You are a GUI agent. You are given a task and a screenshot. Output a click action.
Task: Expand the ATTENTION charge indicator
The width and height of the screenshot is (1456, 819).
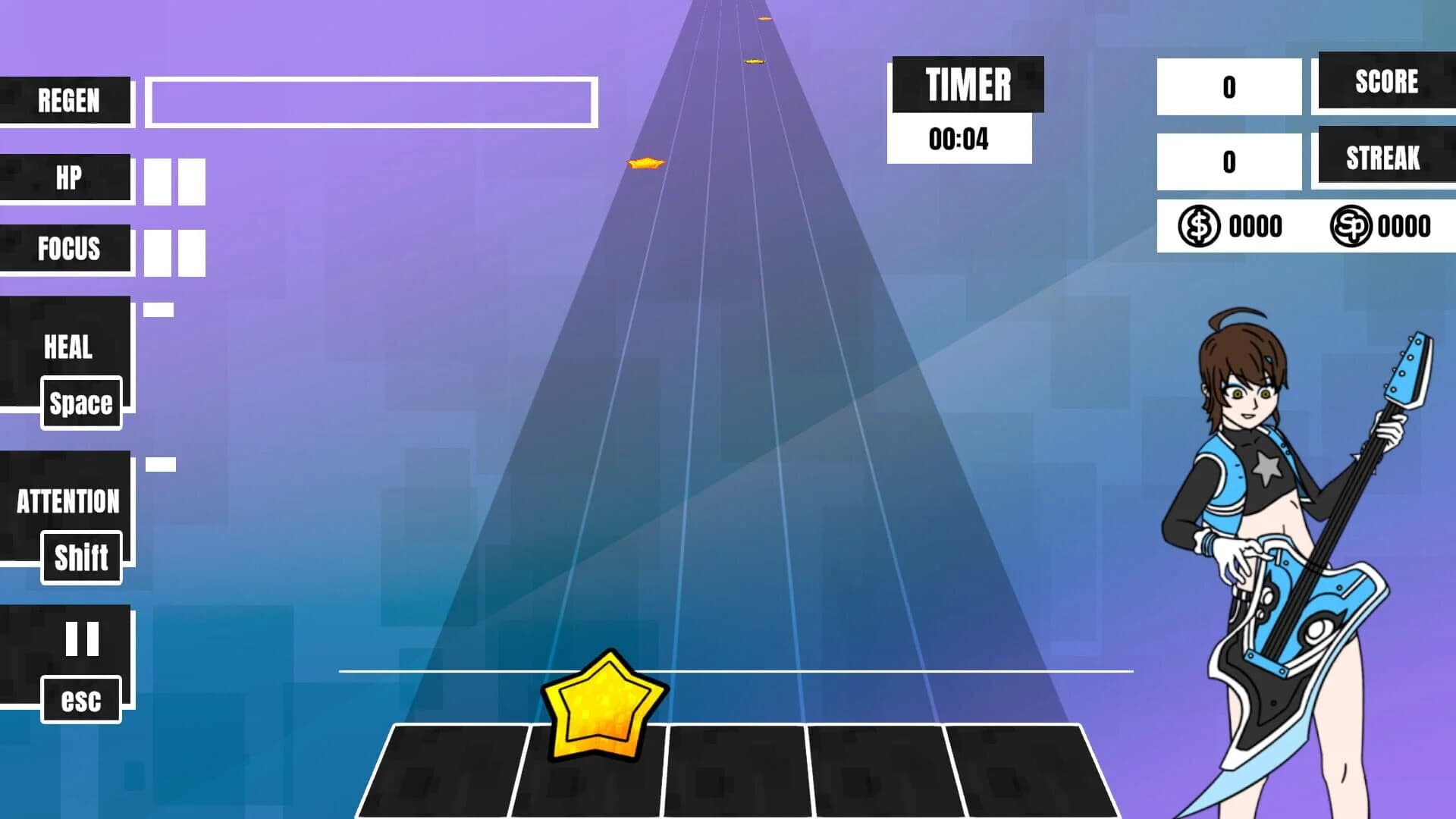(x=159, y=465)
